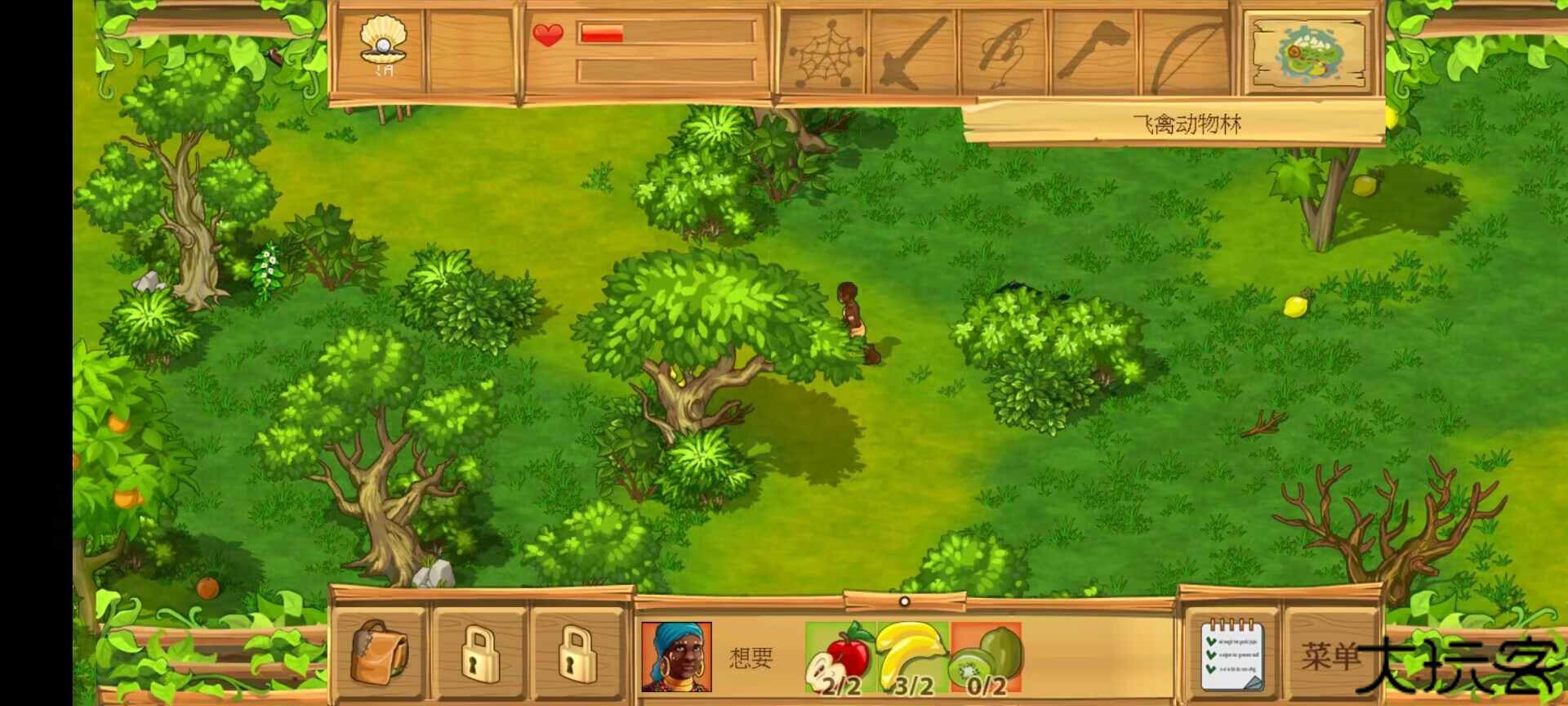Open the 菜单 menu button

point(1330,655)
